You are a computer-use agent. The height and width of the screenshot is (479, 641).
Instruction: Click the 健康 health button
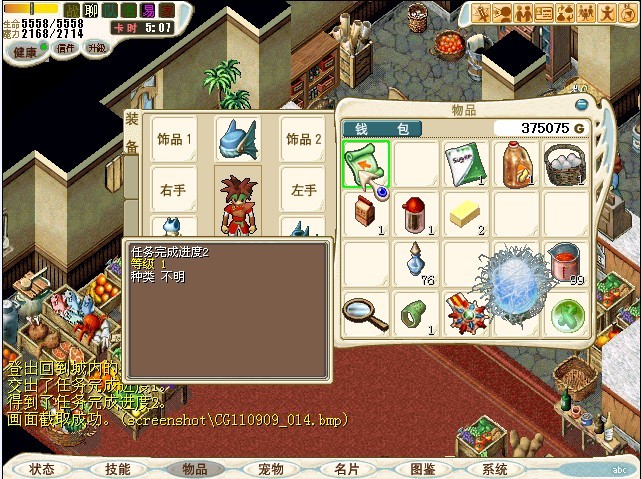point(27,51)
